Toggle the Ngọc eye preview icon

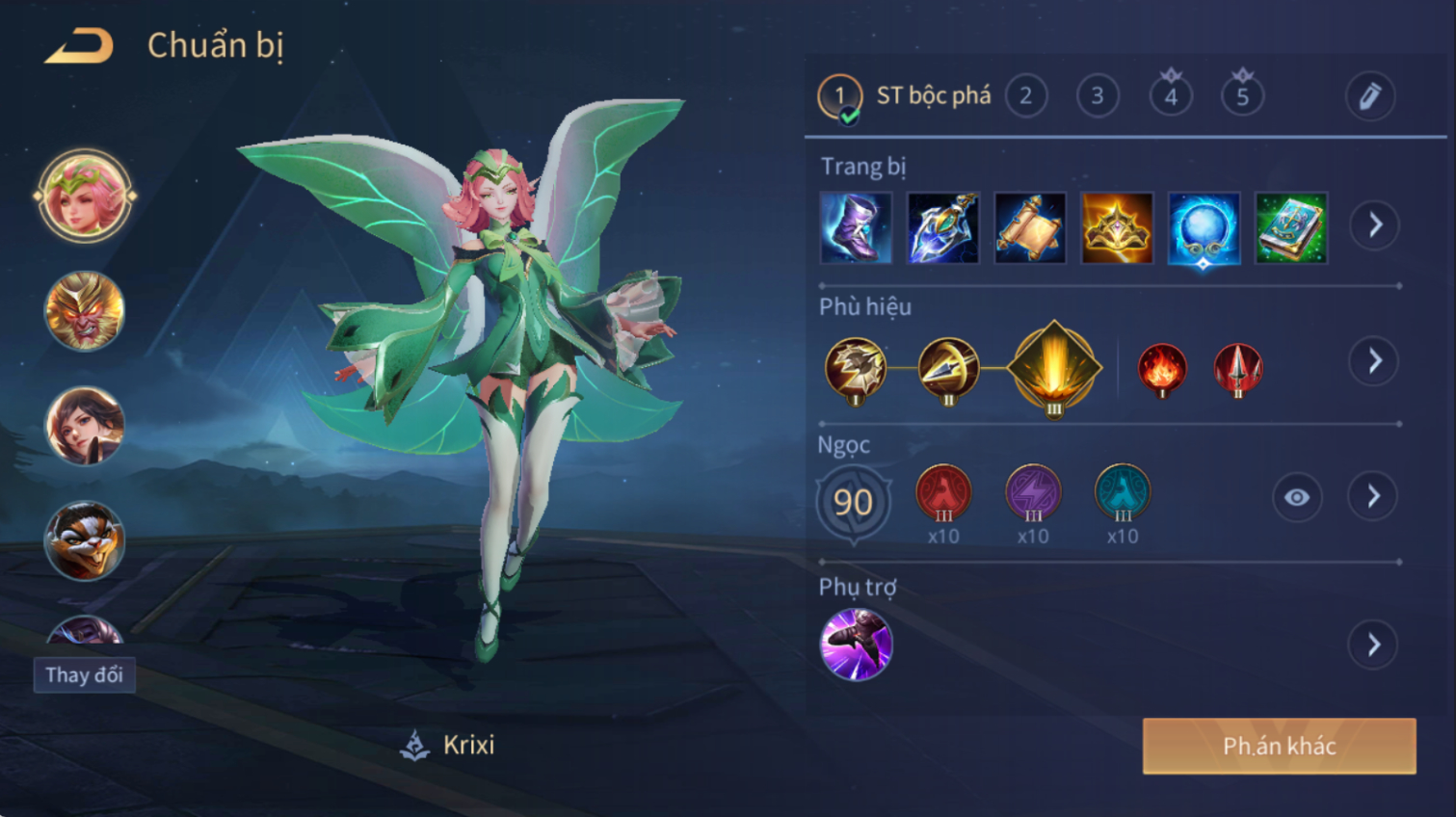(x=1297, y=497)
